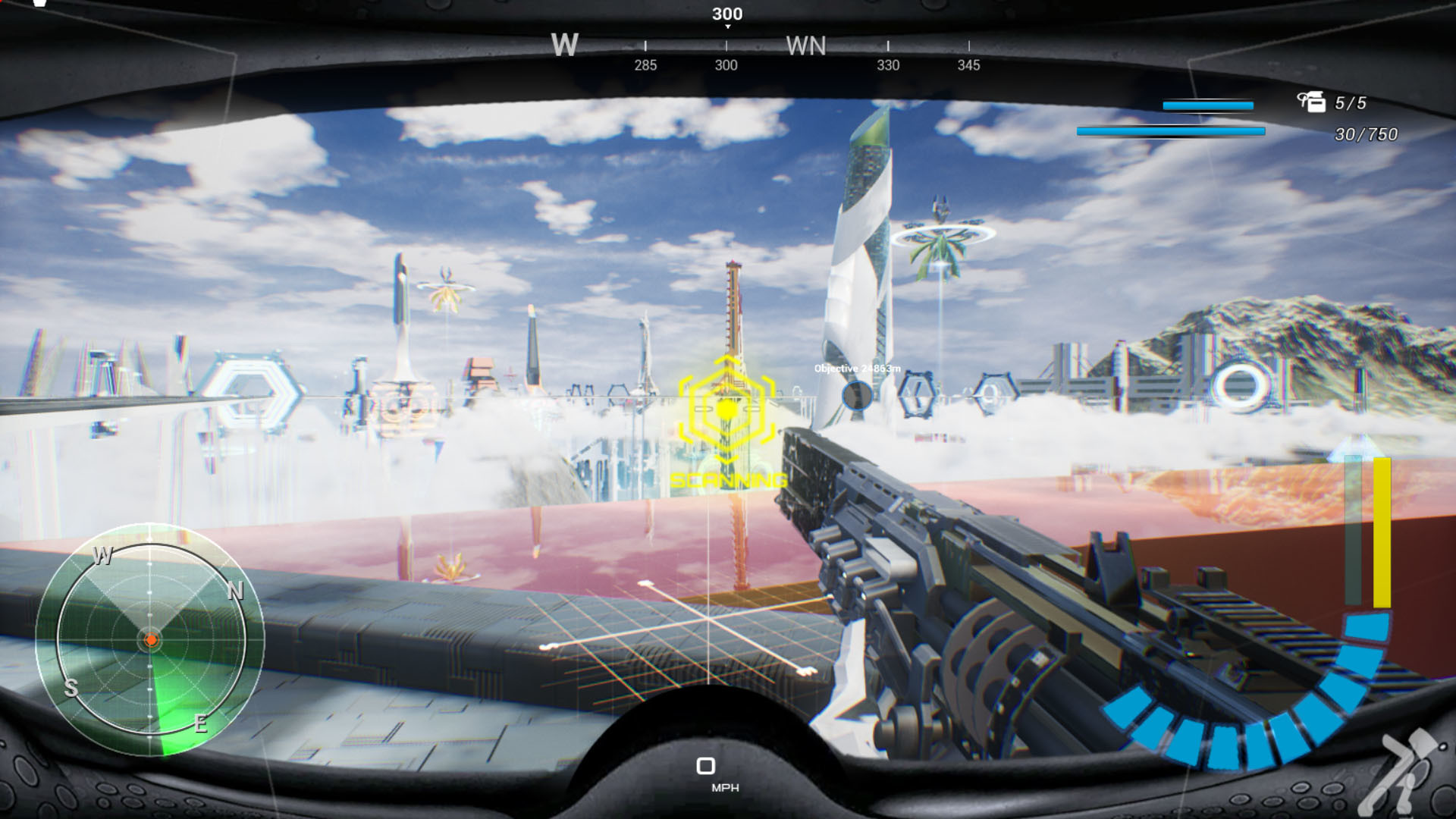Select the circular Objective 24863m waypoint marker
The image size is (1456, 819).
coord(857,395)
